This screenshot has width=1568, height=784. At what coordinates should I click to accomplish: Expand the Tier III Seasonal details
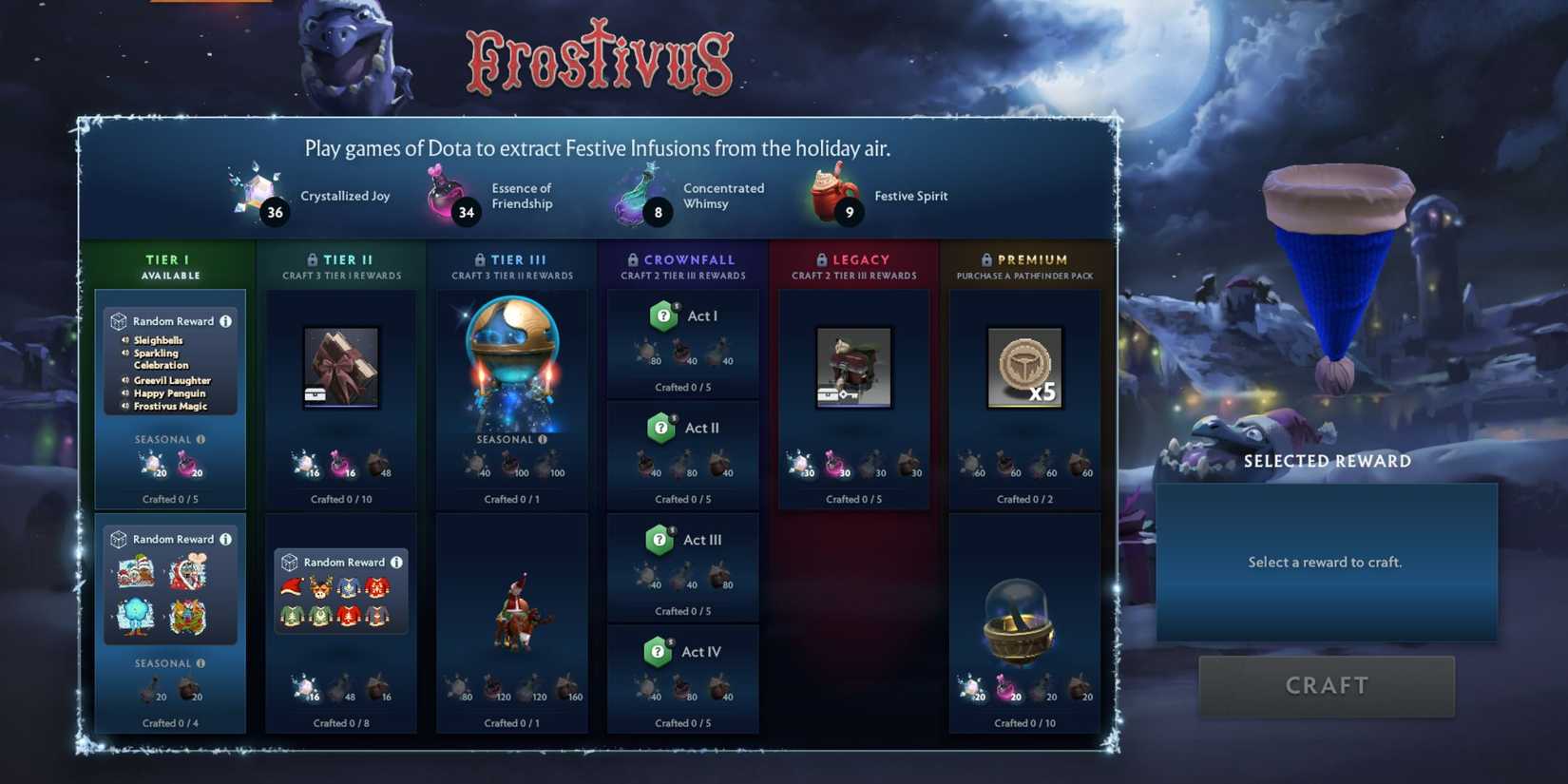[x=542, y=439]
